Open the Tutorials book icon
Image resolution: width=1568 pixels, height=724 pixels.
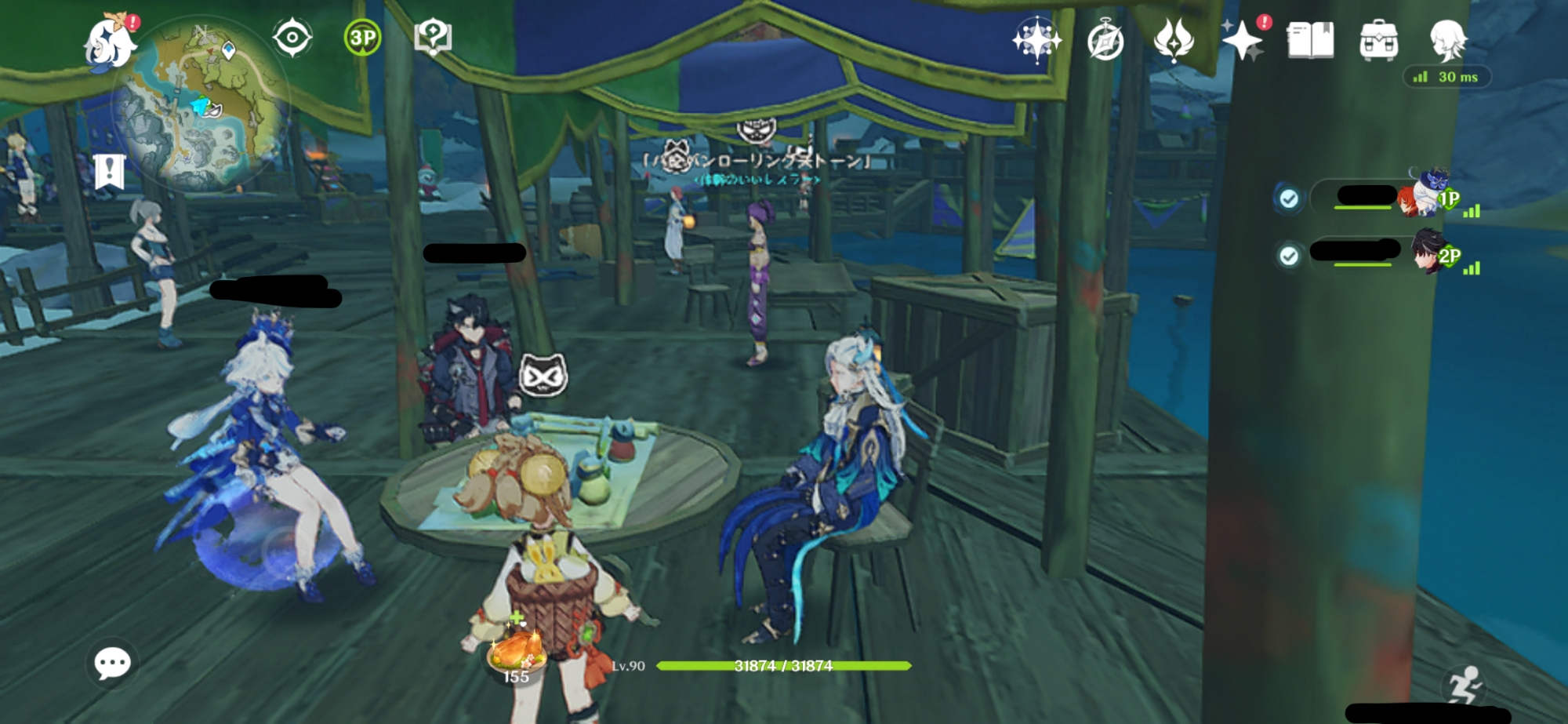pyautogui.click(x=1310, y=40)
